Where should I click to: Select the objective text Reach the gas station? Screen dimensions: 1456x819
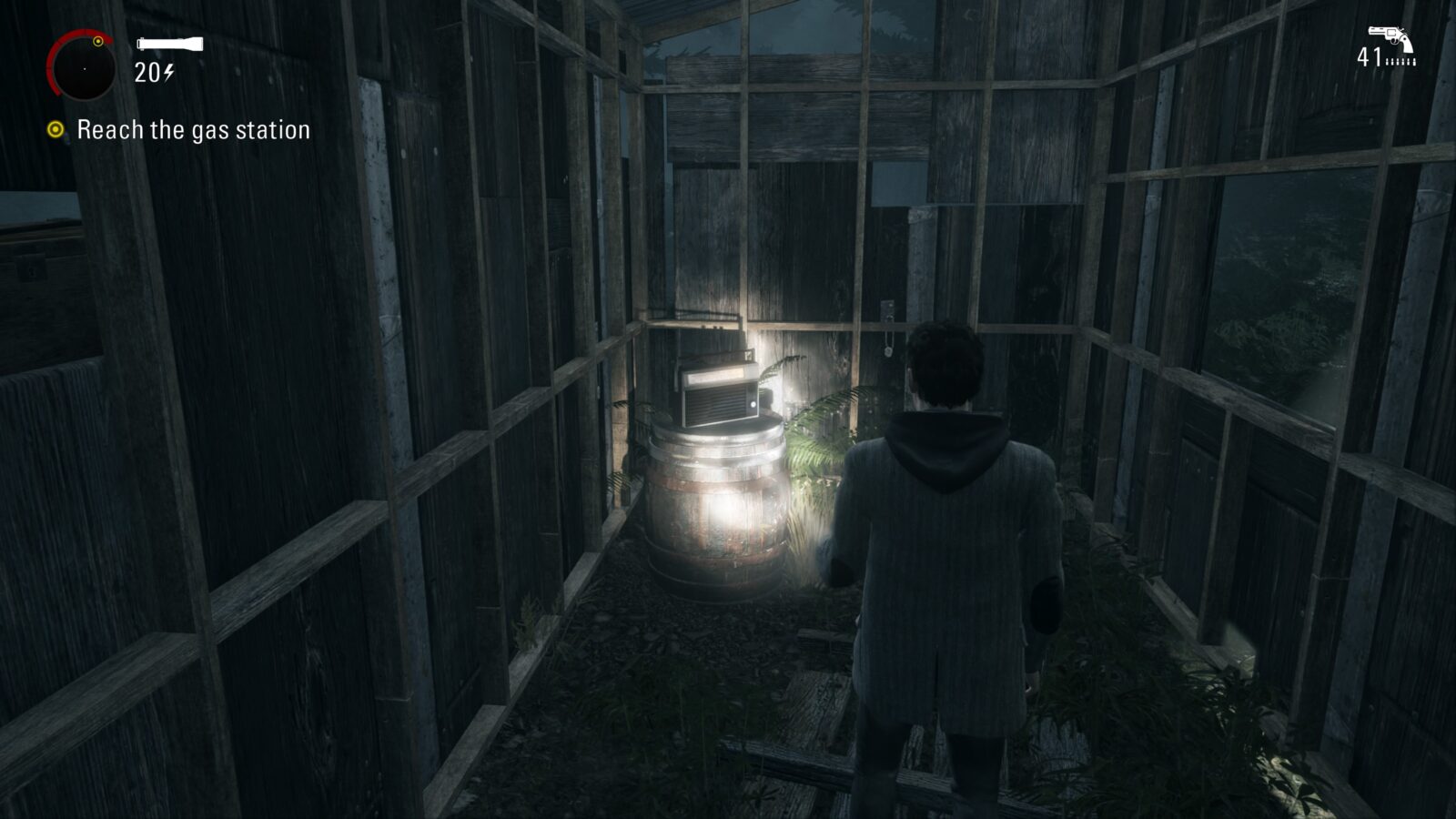[x=194, y=130]
